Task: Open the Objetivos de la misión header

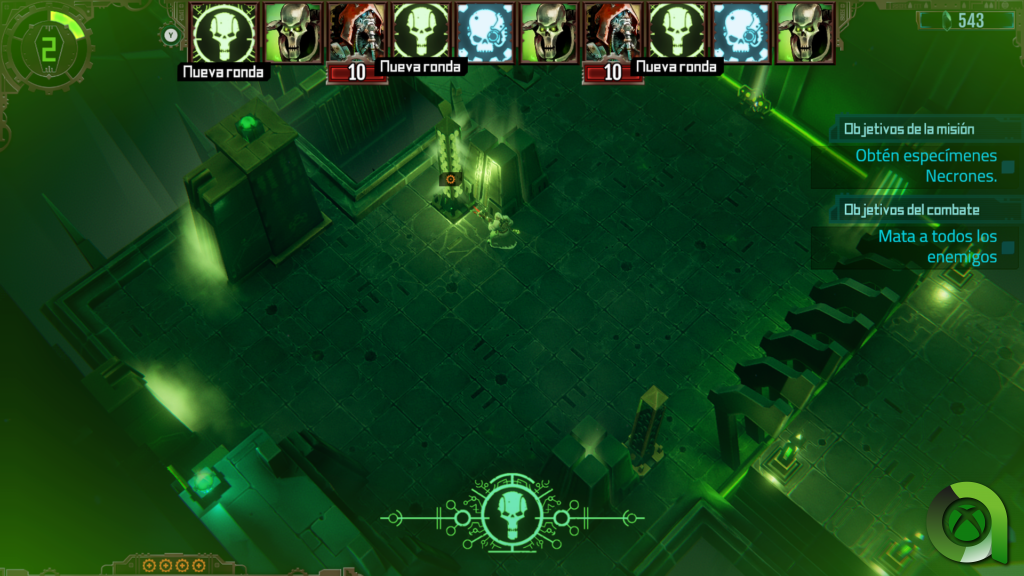Action: [909, 129]
